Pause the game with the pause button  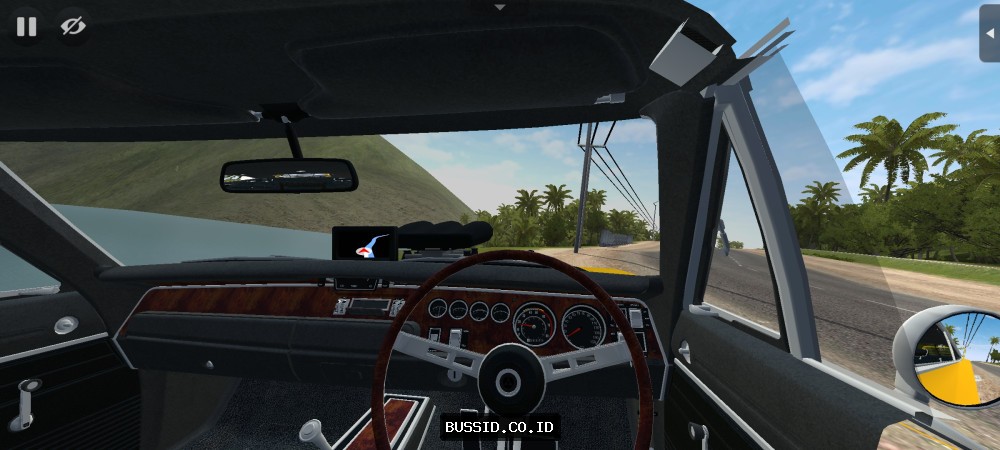tap(26, 27)
